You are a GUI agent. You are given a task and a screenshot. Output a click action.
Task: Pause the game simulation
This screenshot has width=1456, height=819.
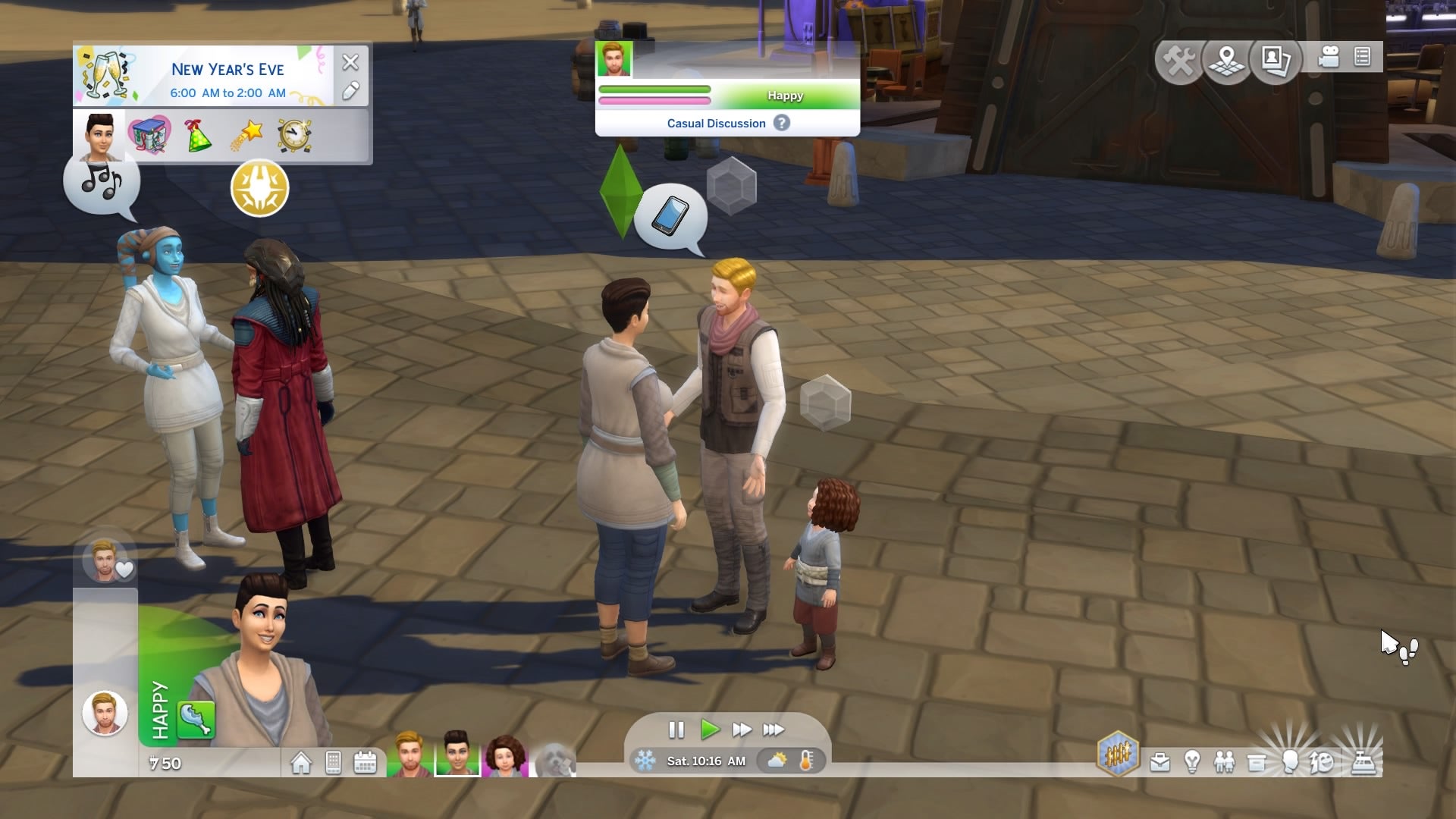676,730
